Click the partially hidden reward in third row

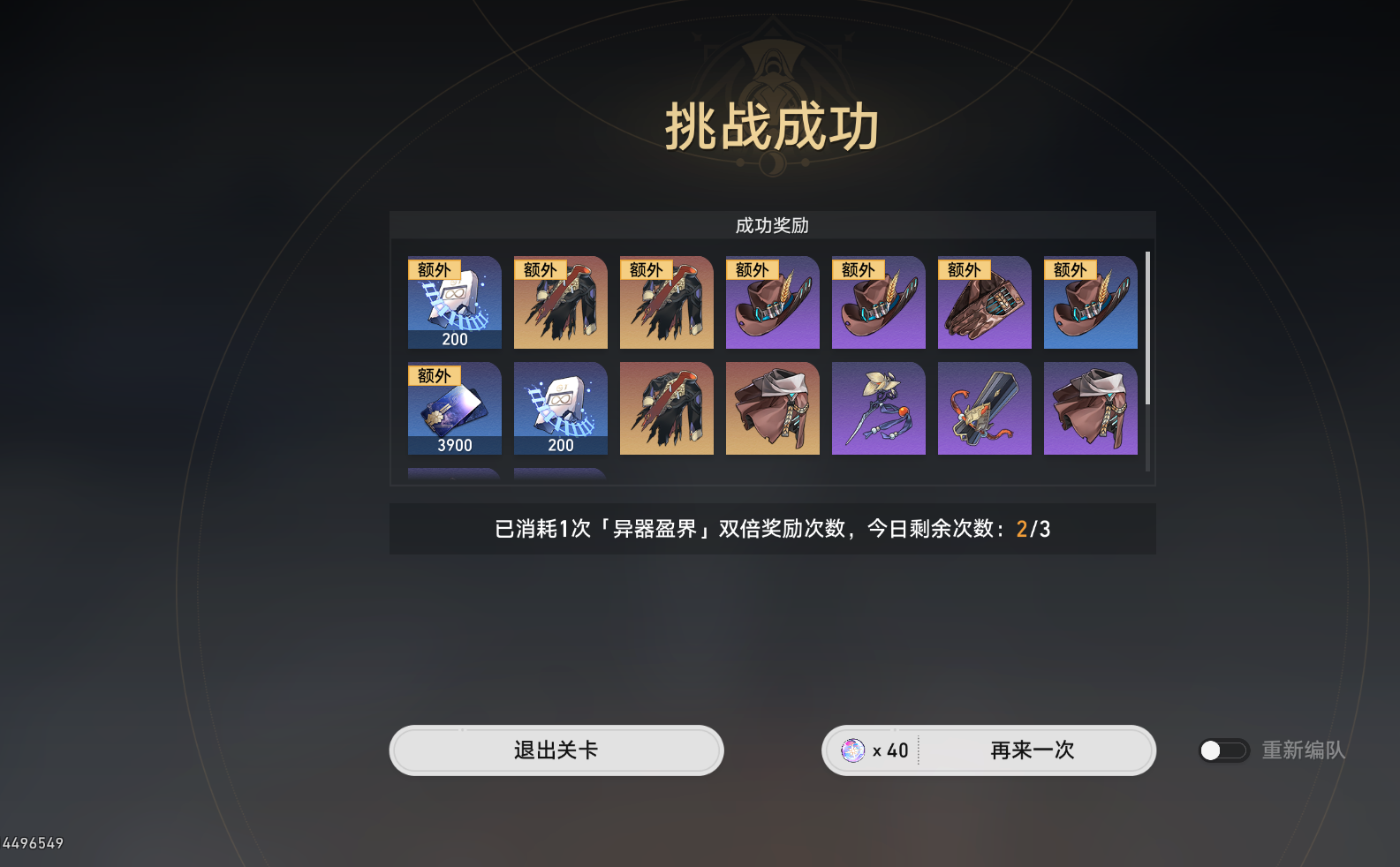point(454,475)
